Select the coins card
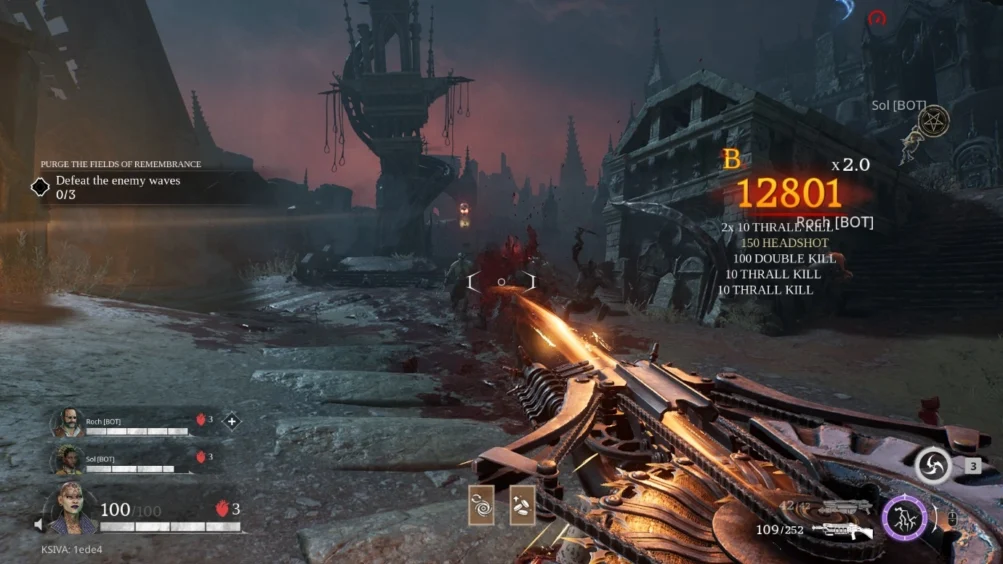This screenshot has width=1003, height=564. [522, 504]
